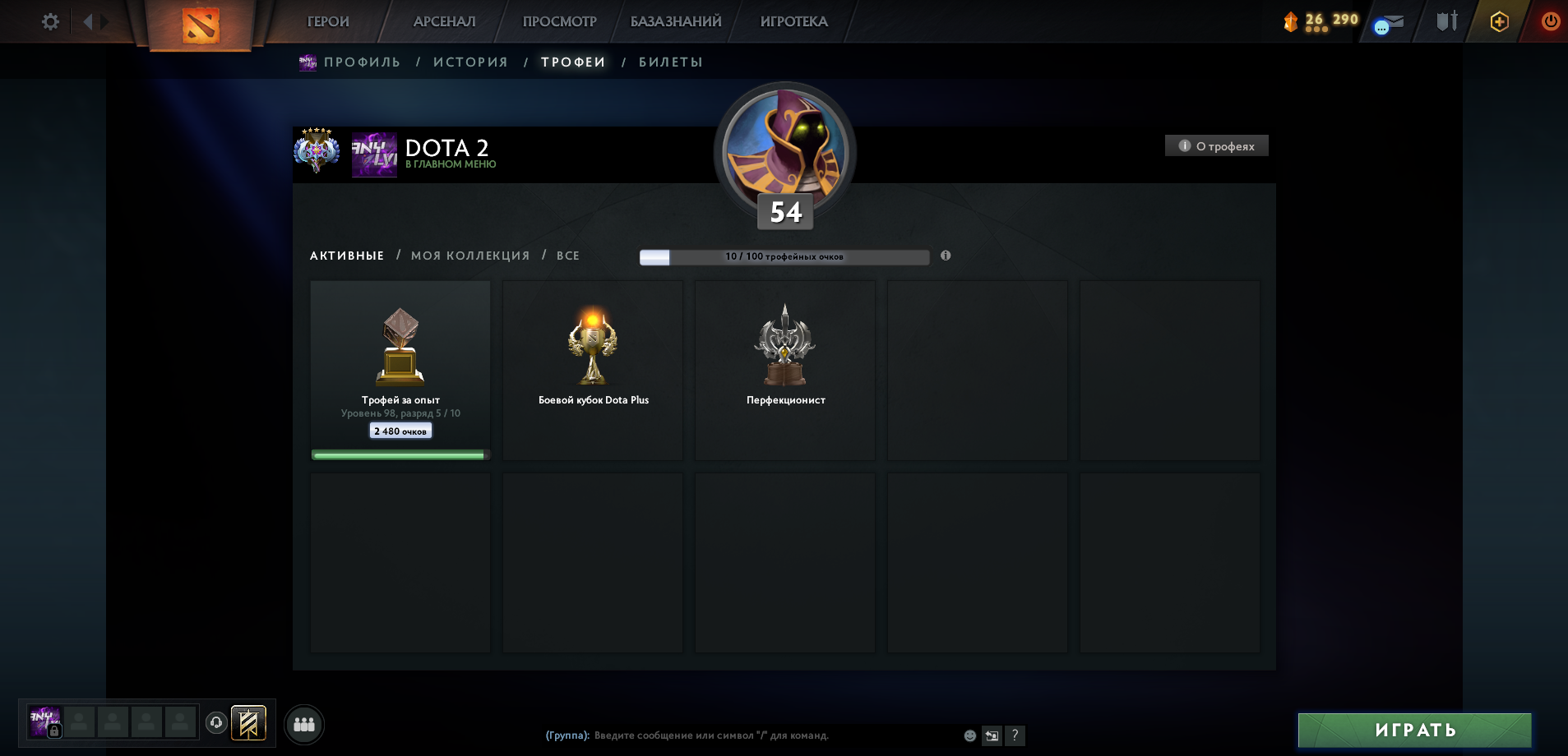Screen dimensions: 1568x756
Task: Click the О трофеях button
Action: (x=1216, y=145)
